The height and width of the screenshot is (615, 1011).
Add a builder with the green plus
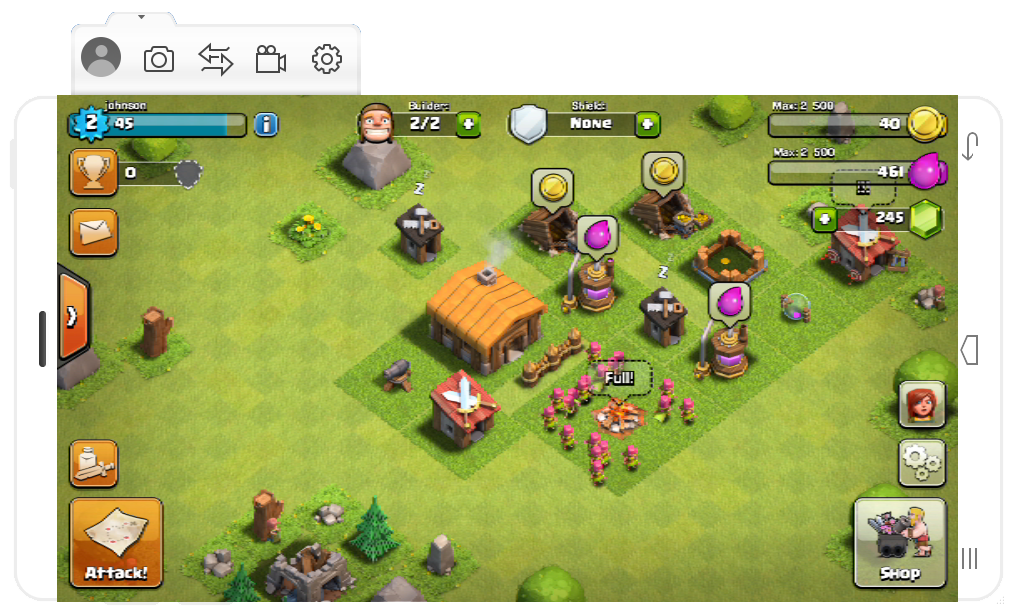click(468, 124)
